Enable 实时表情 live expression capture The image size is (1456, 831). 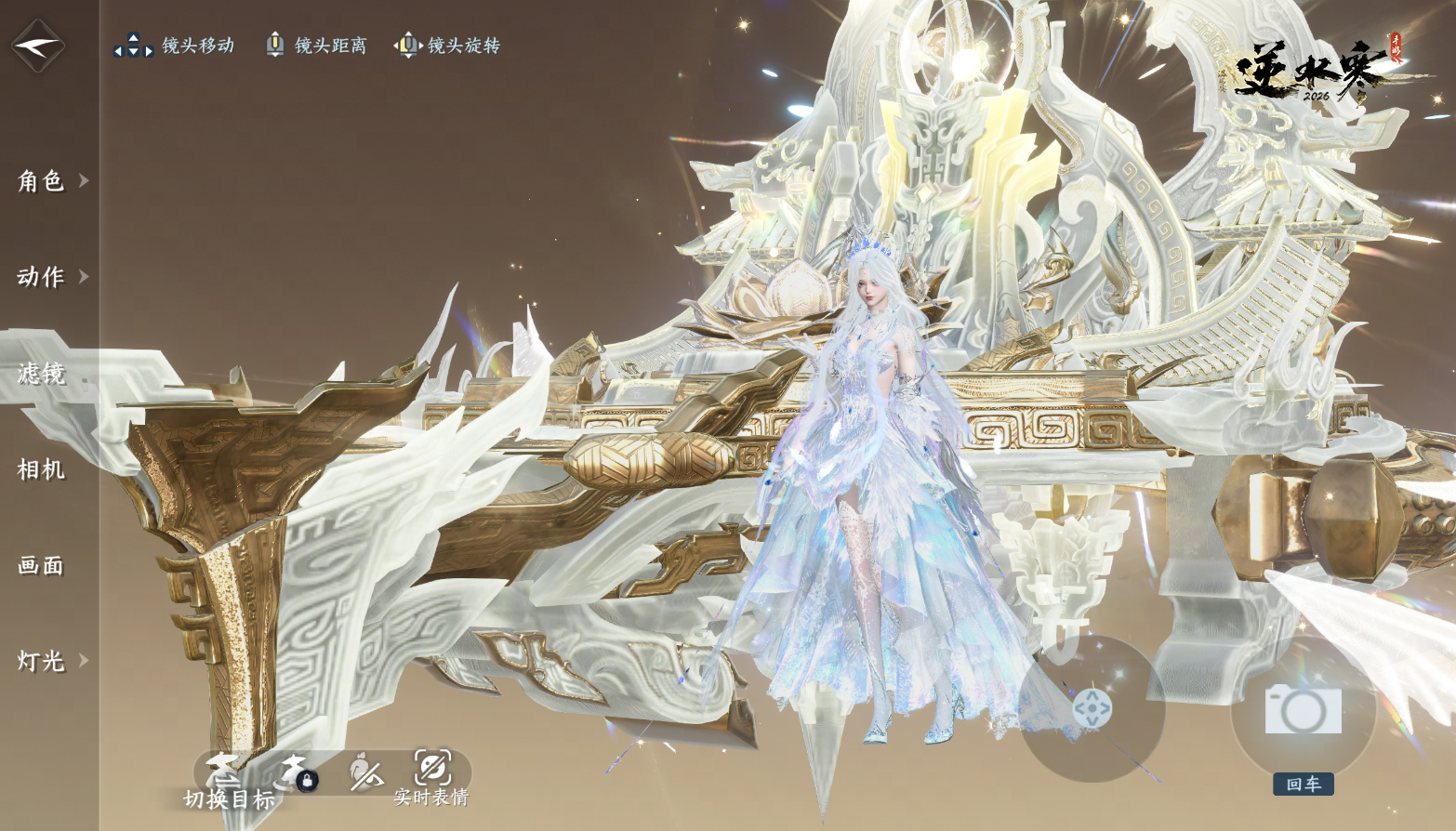[x=432, y=770]
